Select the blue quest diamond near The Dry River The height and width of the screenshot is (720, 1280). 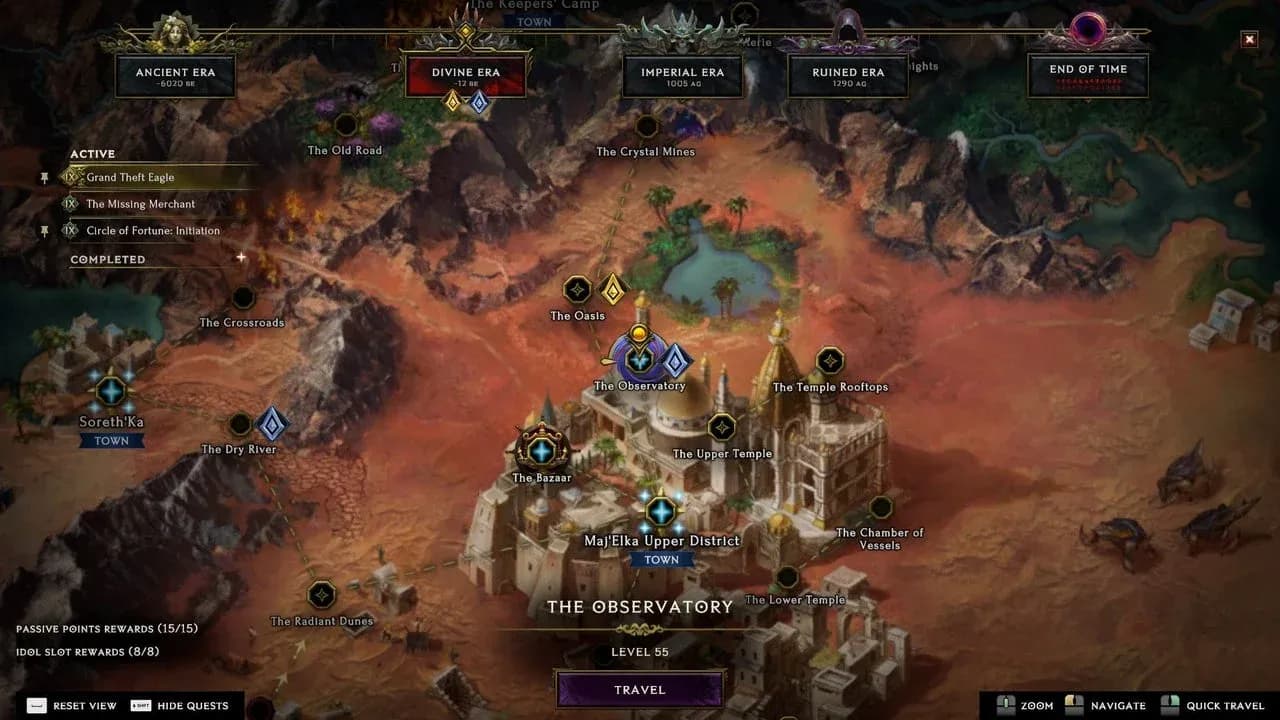pos(273,424)
